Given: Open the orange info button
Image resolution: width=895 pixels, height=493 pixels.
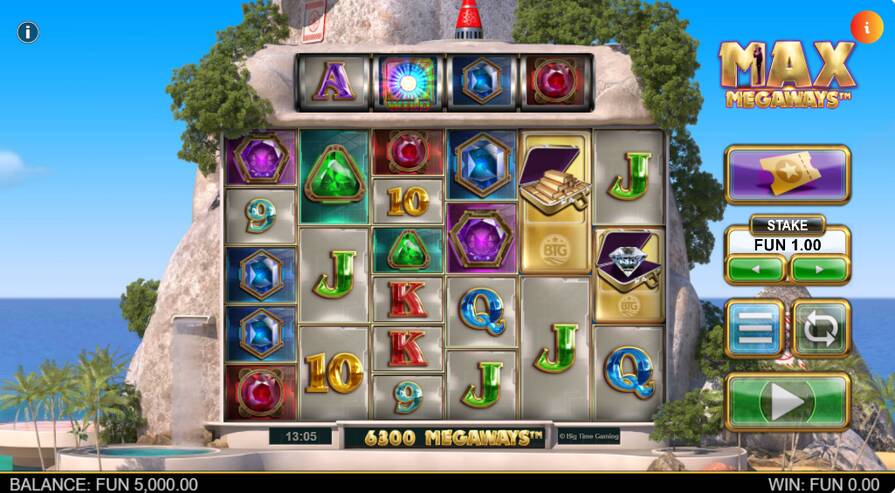Looking at the screenshot, I should (x=865, y=26).
